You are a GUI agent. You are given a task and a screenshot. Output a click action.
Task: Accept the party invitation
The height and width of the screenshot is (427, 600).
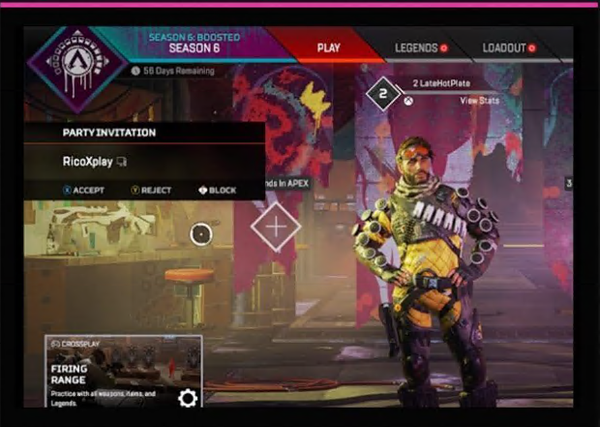pyautogui.click(x=82, y=190)
